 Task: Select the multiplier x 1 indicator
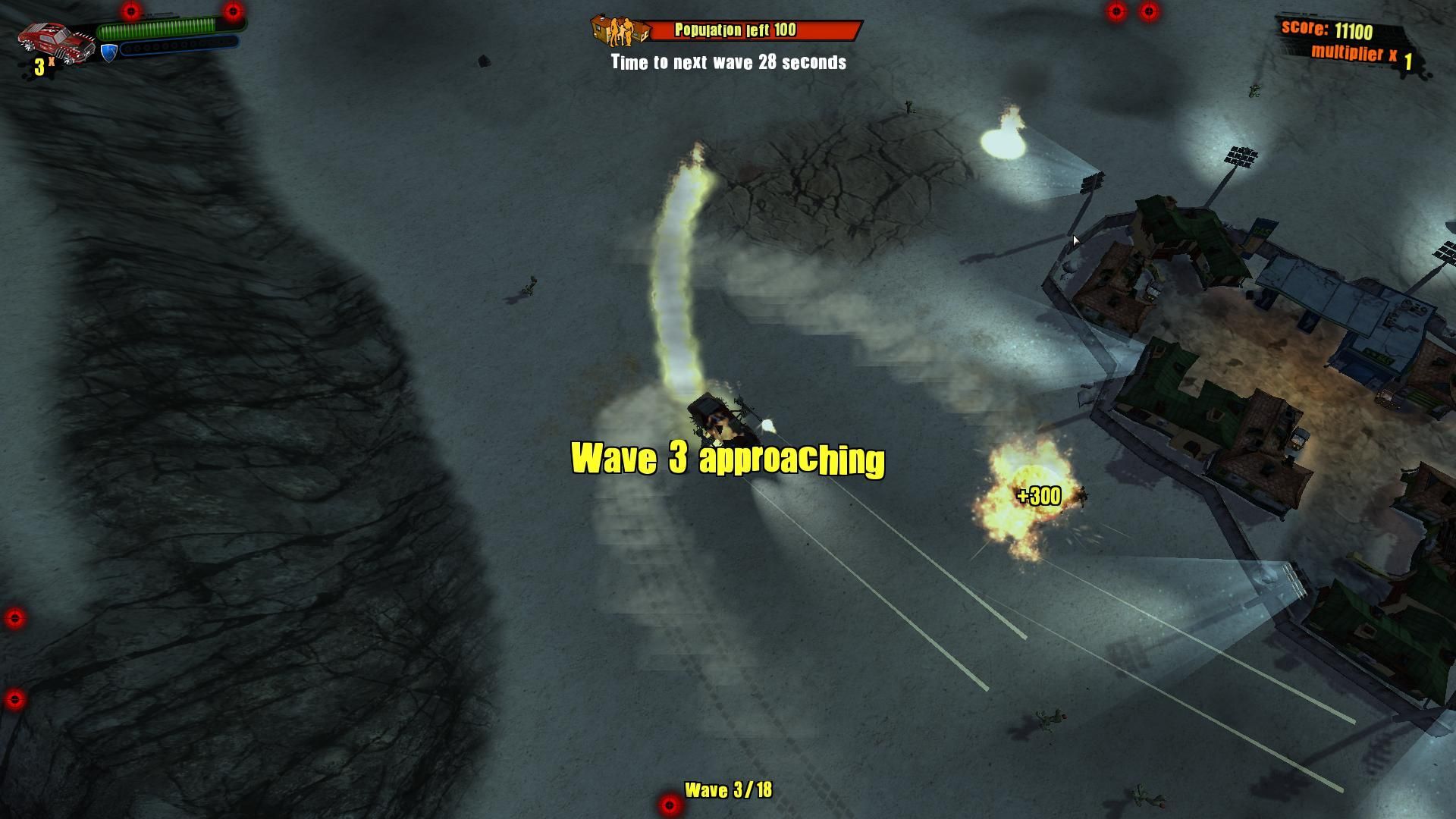tap(1357, 53)
